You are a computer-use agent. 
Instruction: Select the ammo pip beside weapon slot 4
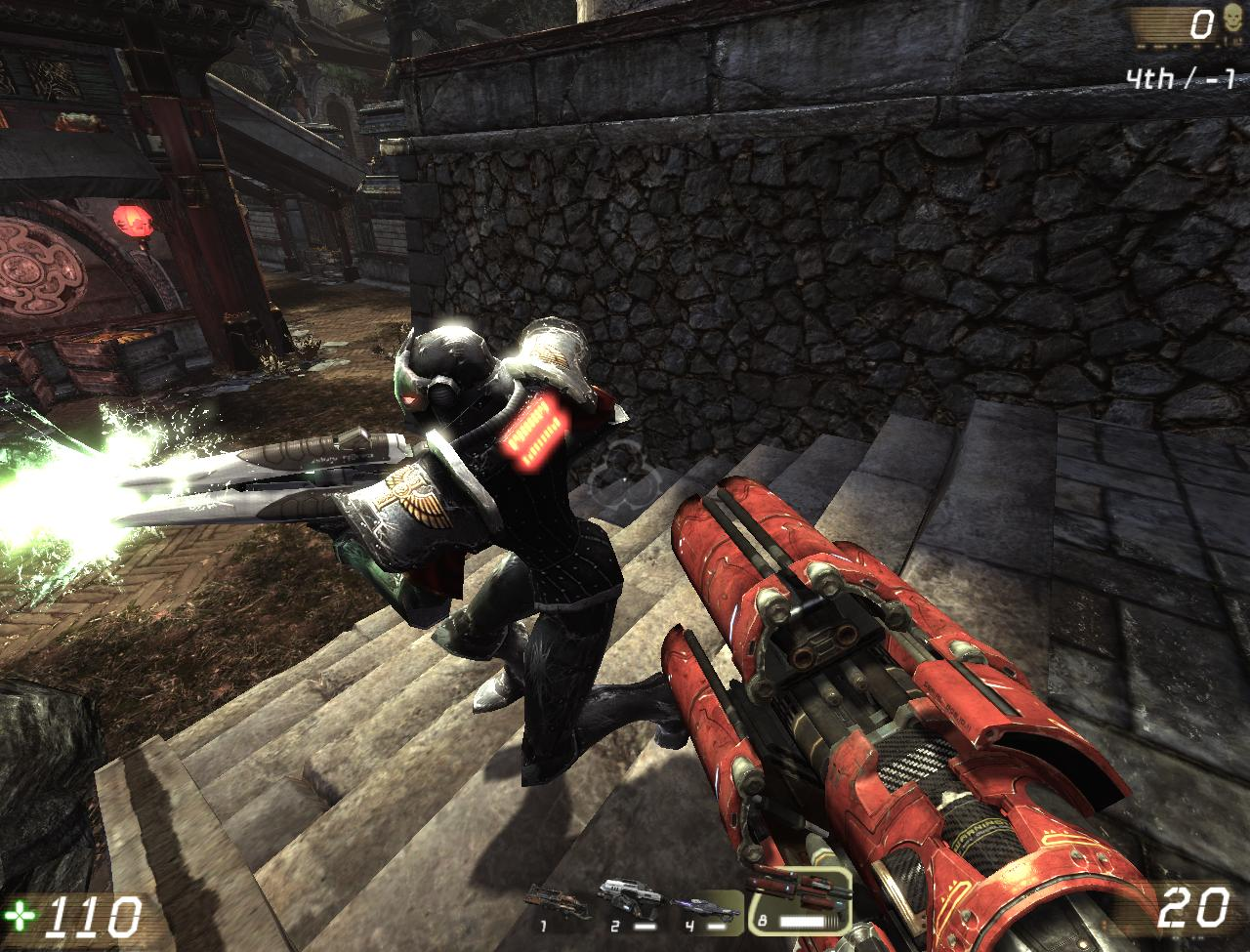point(715,925)
